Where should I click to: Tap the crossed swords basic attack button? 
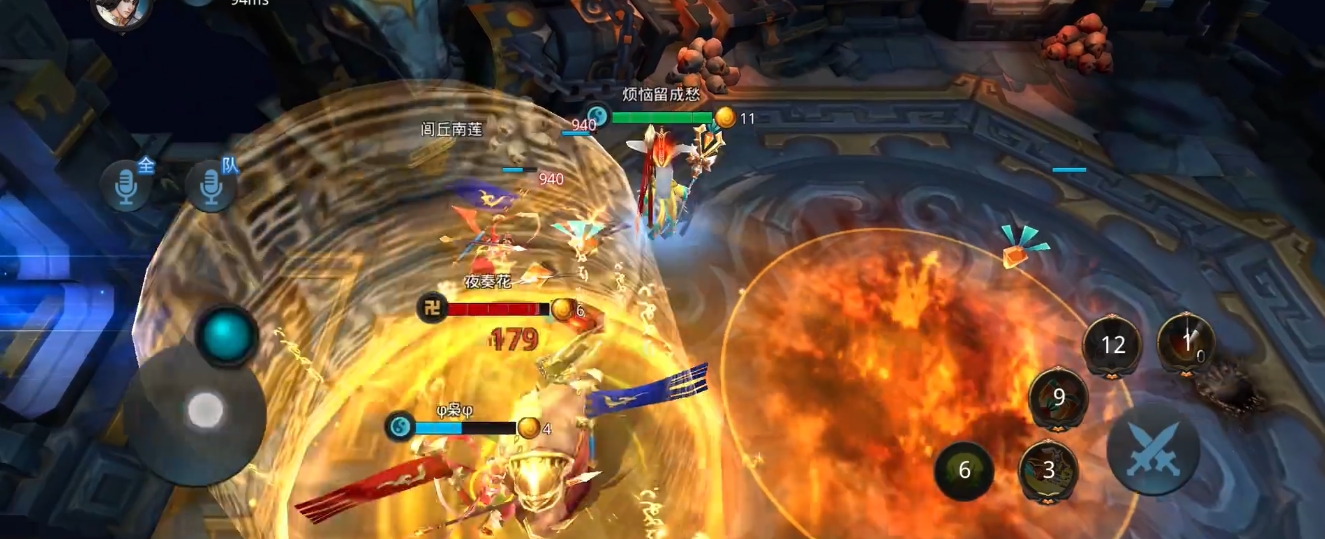pos(1153,449)
